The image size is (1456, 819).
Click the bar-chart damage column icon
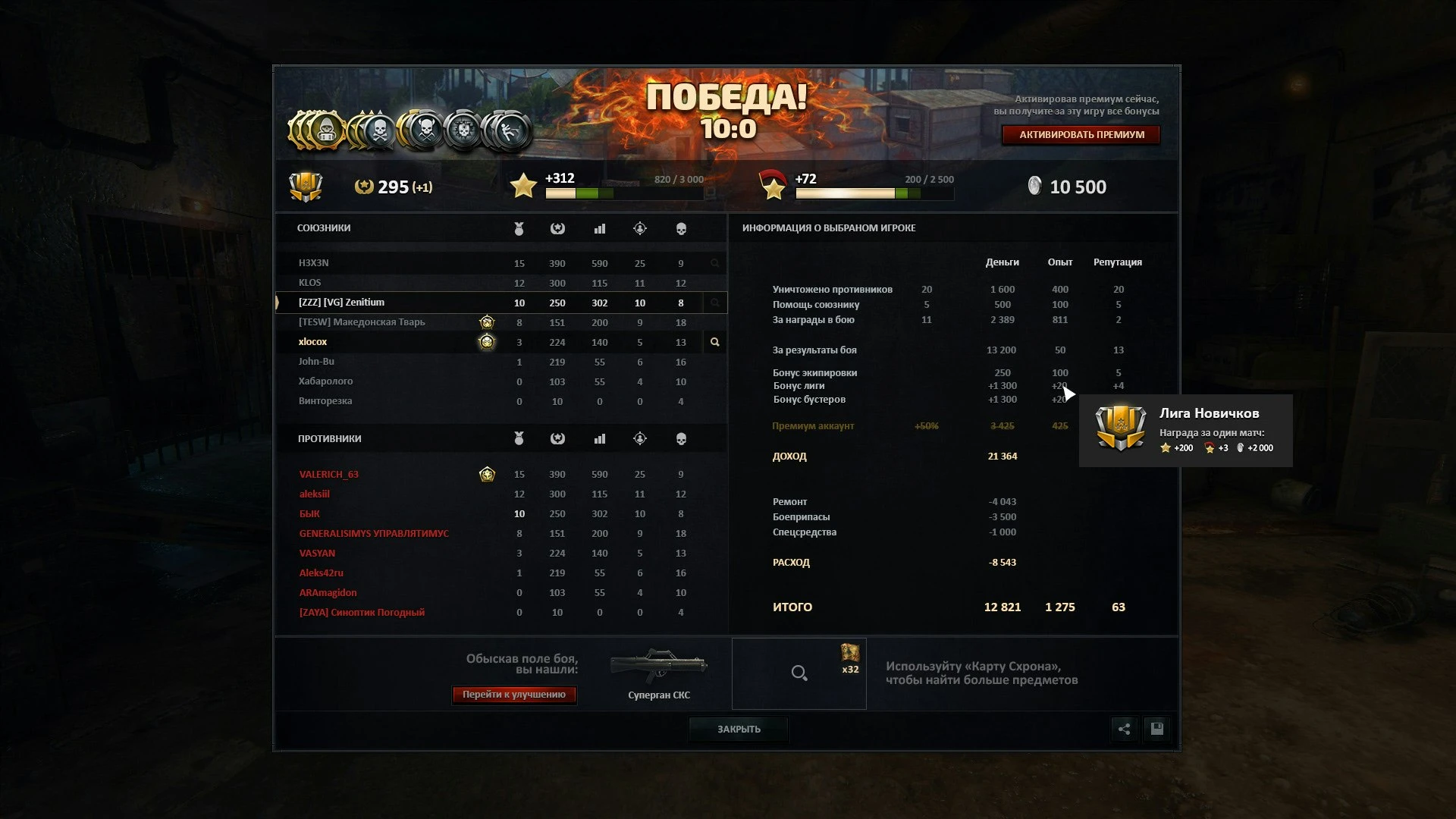[599, 227]
